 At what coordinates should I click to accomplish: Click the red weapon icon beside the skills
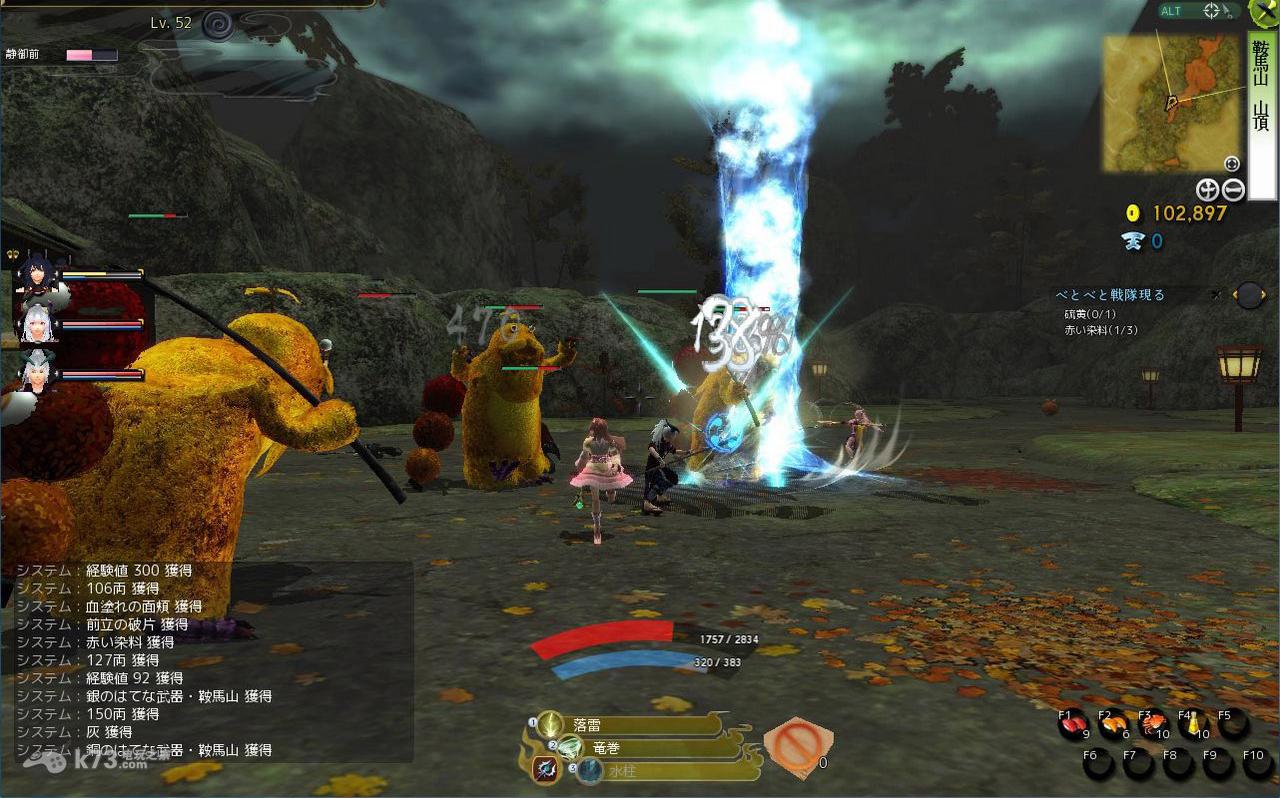pos(545,770)
